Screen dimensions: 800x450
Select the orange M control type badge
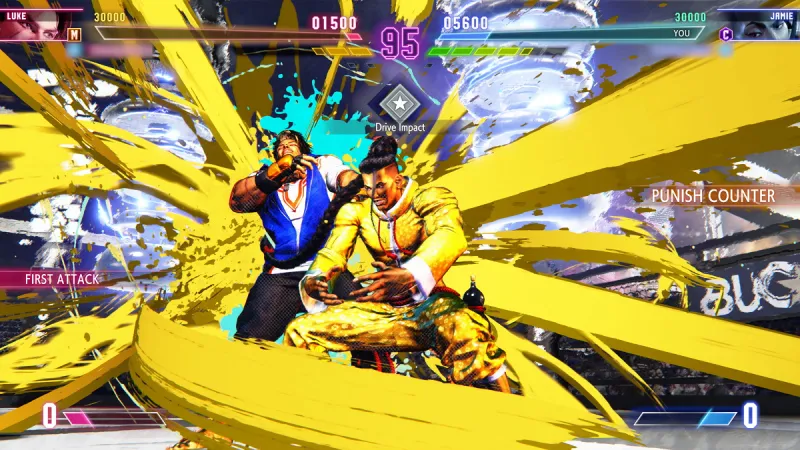tap(73, 33)
